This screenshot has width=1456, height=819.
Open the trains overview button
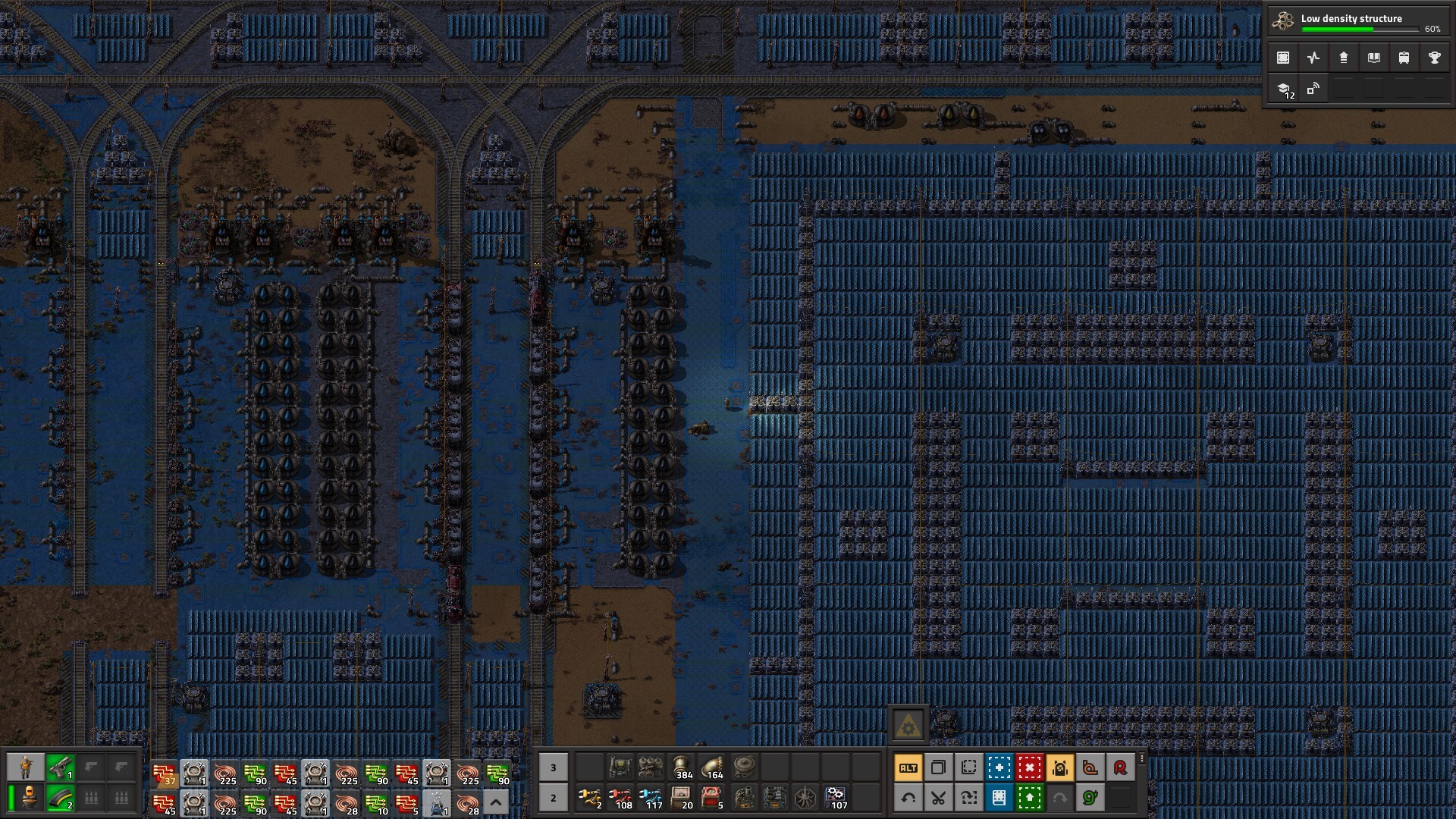[1404, 58]
